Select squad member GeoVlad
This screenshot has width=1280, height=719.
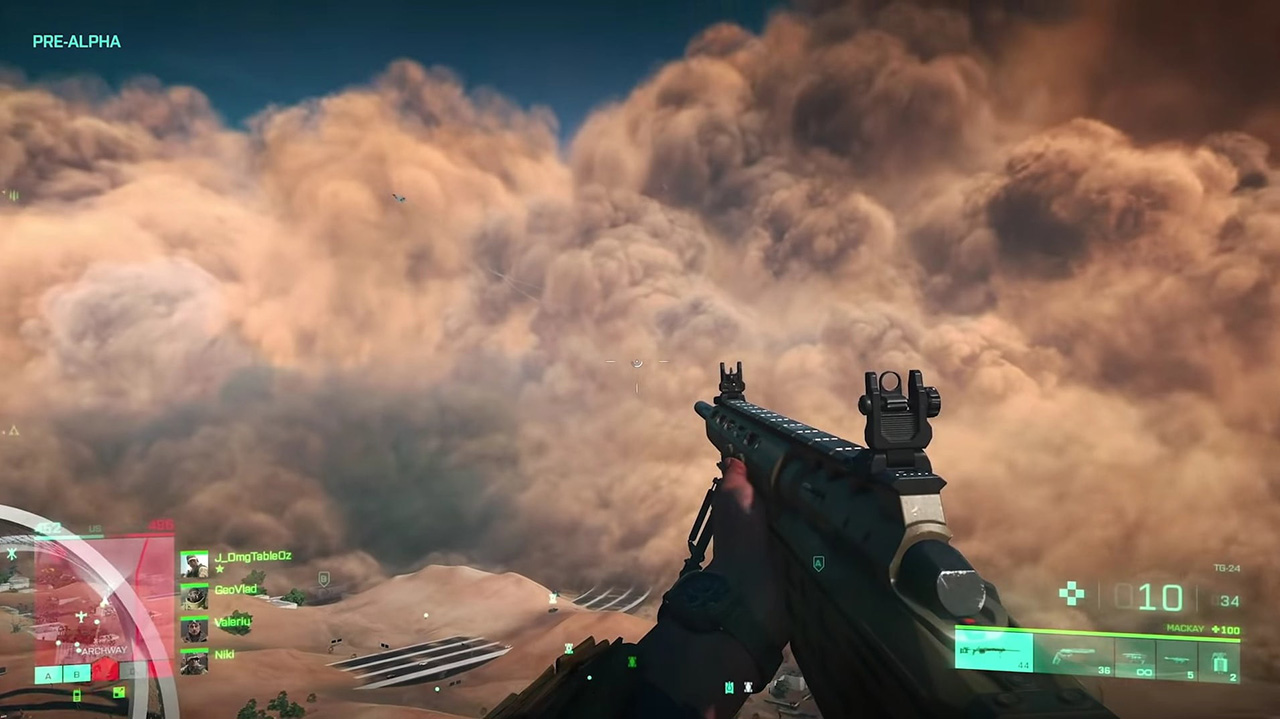(x=194, y=597)
